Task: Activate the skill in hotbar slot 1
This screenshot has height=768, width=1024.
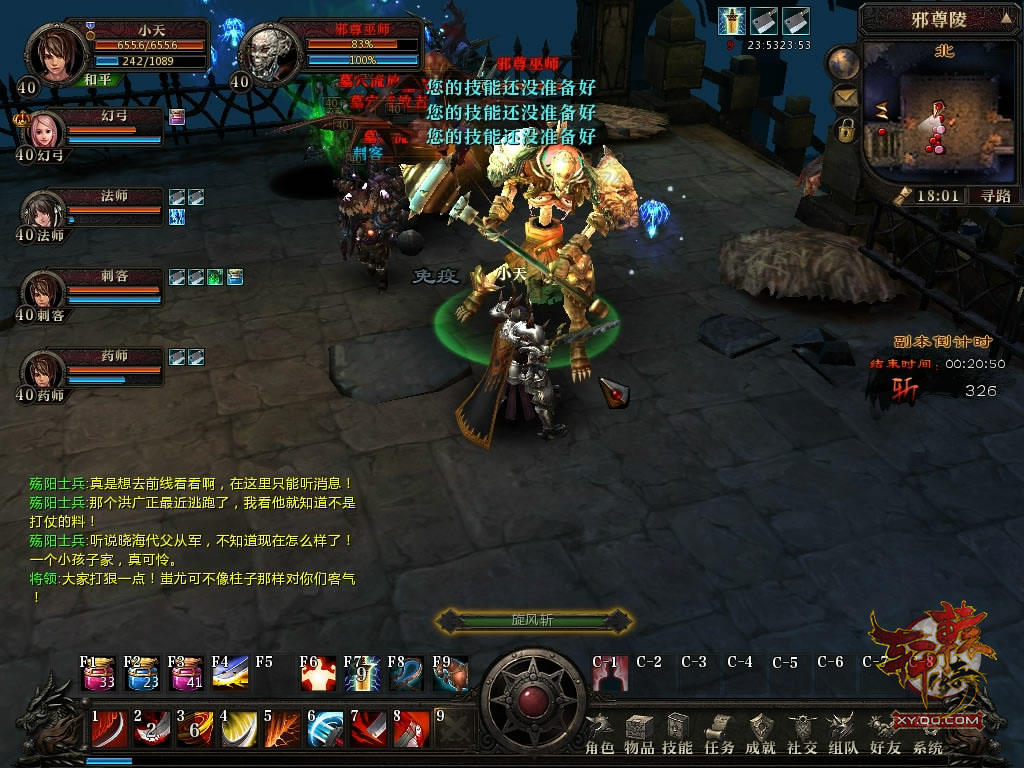Action: [109, 729]
